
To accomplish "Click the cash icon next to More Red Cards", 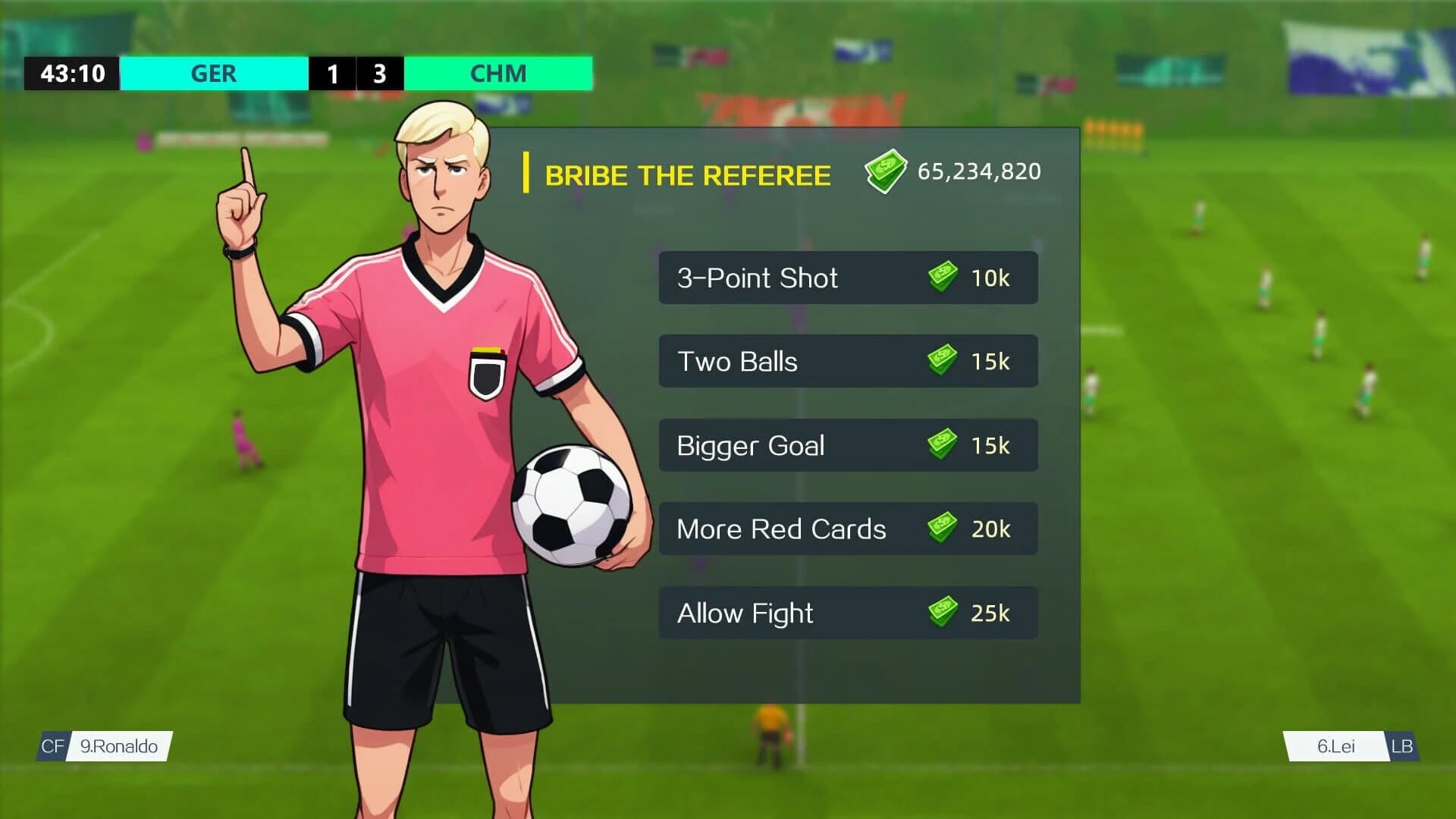I will click(x=941, y=529).
